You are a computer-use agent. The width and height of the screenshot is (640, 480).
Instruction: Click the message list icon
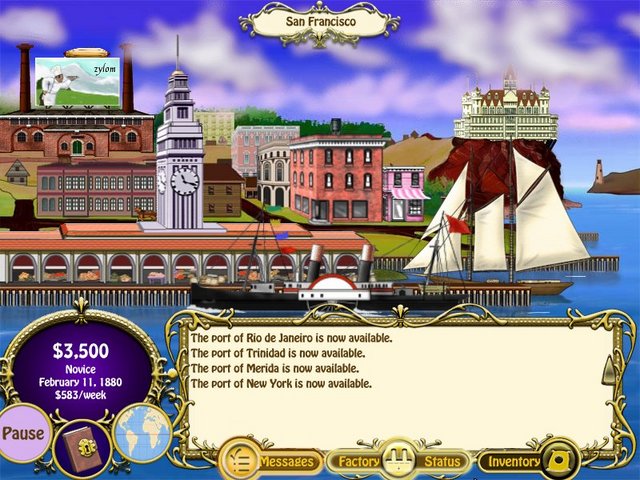point(240,461)
